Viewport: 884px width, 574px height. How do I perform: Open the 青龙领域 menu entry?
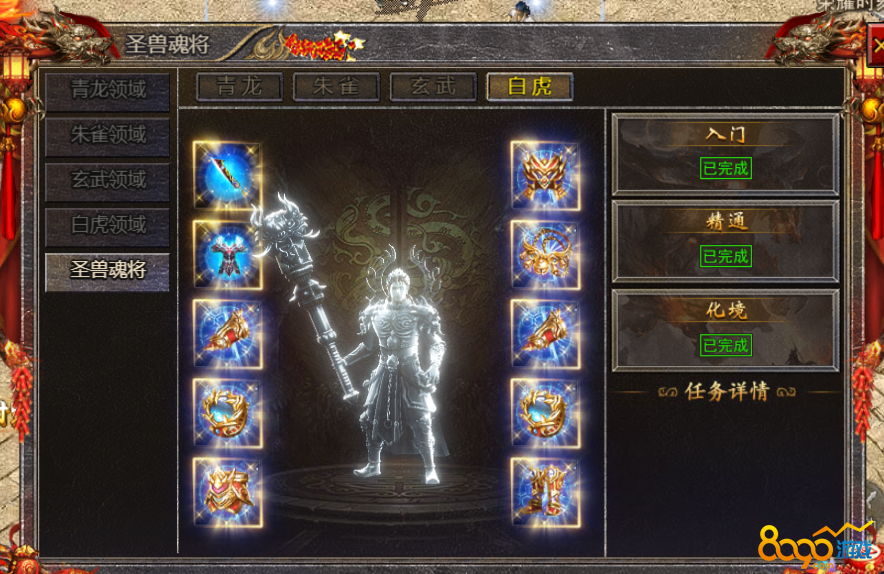(107, 89)
